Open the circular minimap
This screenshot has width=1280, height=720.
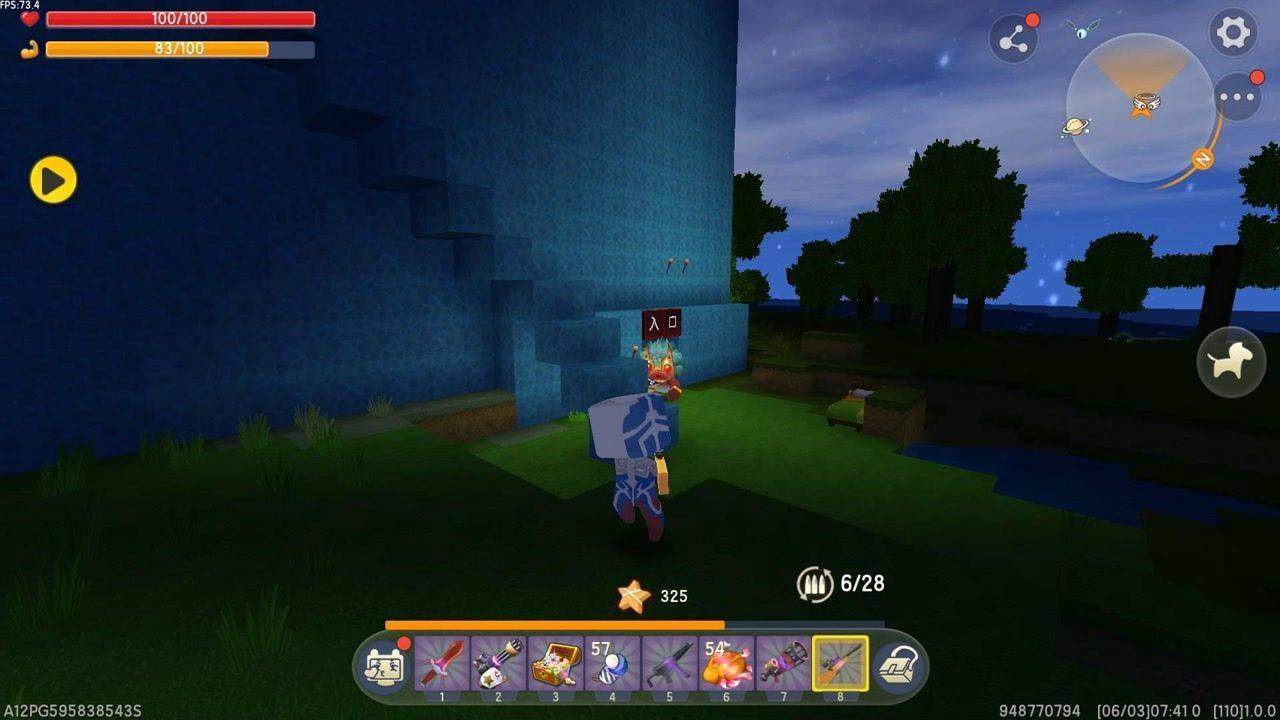[1139, 107]
